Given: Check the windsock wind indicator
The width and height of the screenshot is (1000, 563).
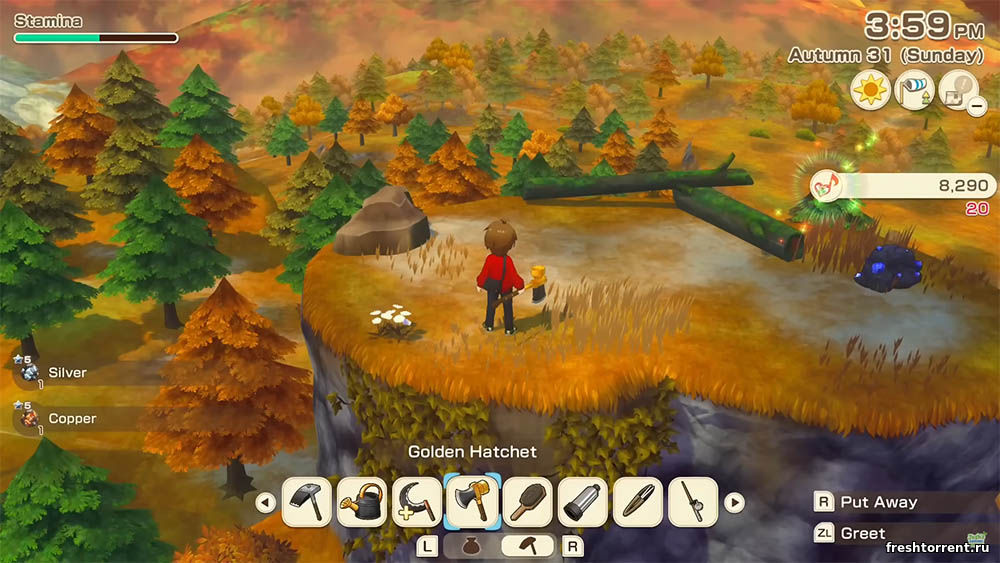Looking at the screenshot, I should pyautogui.click(x=915, y=90).
